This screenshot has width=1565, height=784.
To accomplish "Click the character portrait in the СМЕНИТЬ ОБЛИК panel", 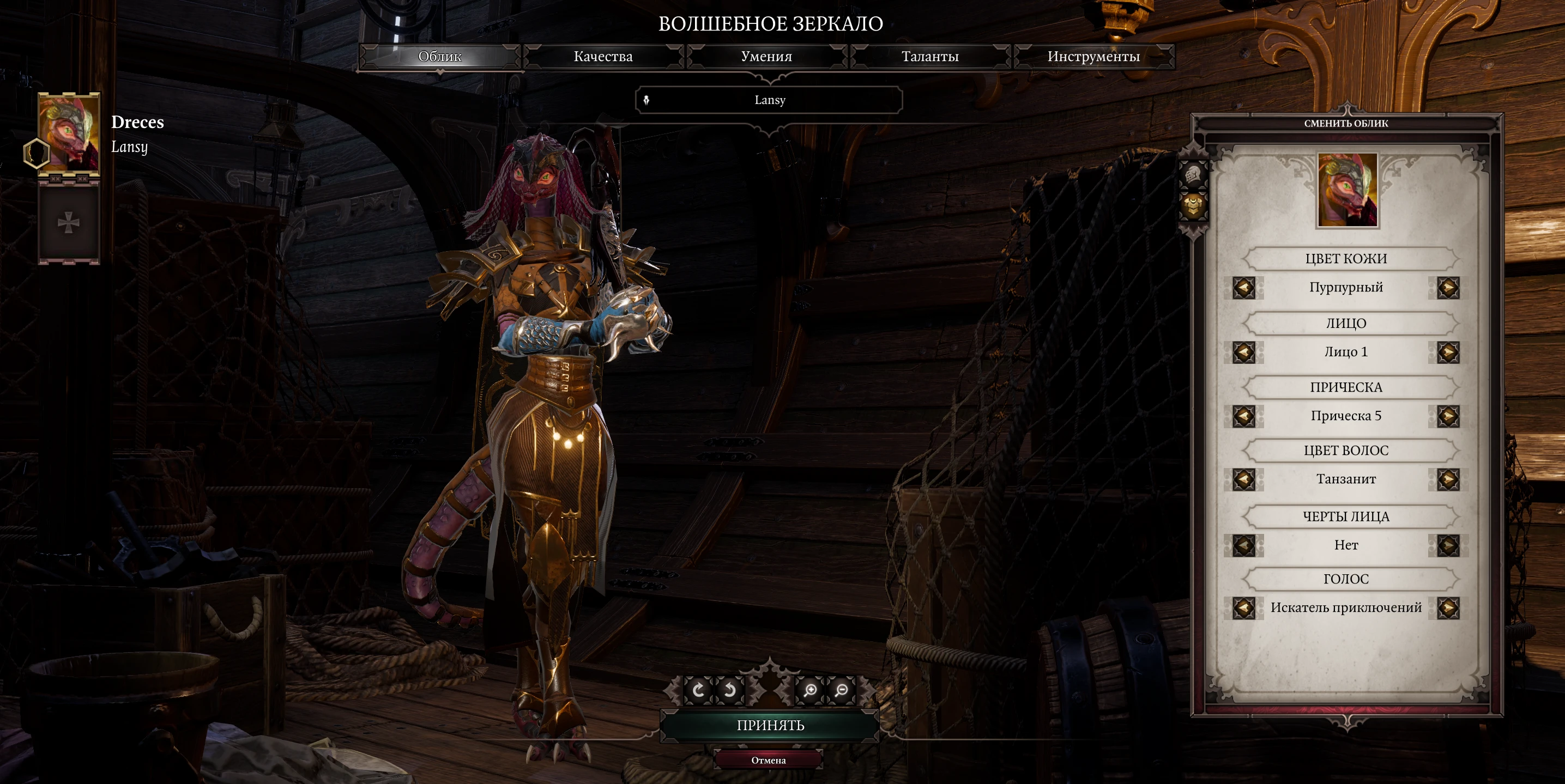I will point(1347,190).
